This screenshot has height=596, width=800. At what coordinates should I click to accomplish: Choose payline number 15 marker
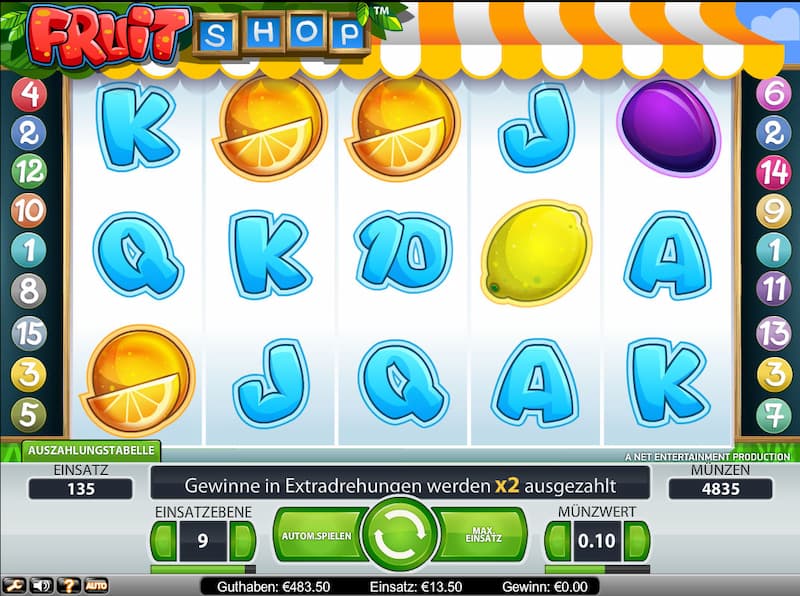(29, 332)
